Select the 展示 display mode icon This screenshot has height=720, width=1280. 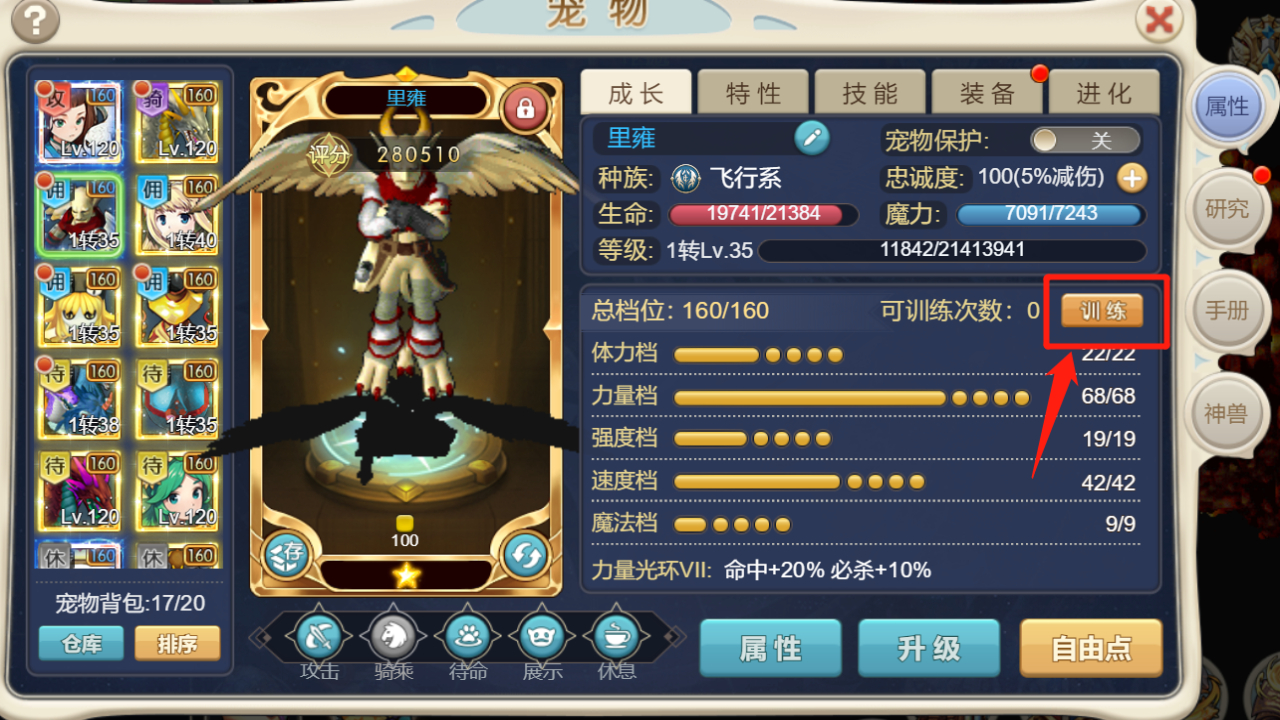pyautogui.click(x=541, y=635)
